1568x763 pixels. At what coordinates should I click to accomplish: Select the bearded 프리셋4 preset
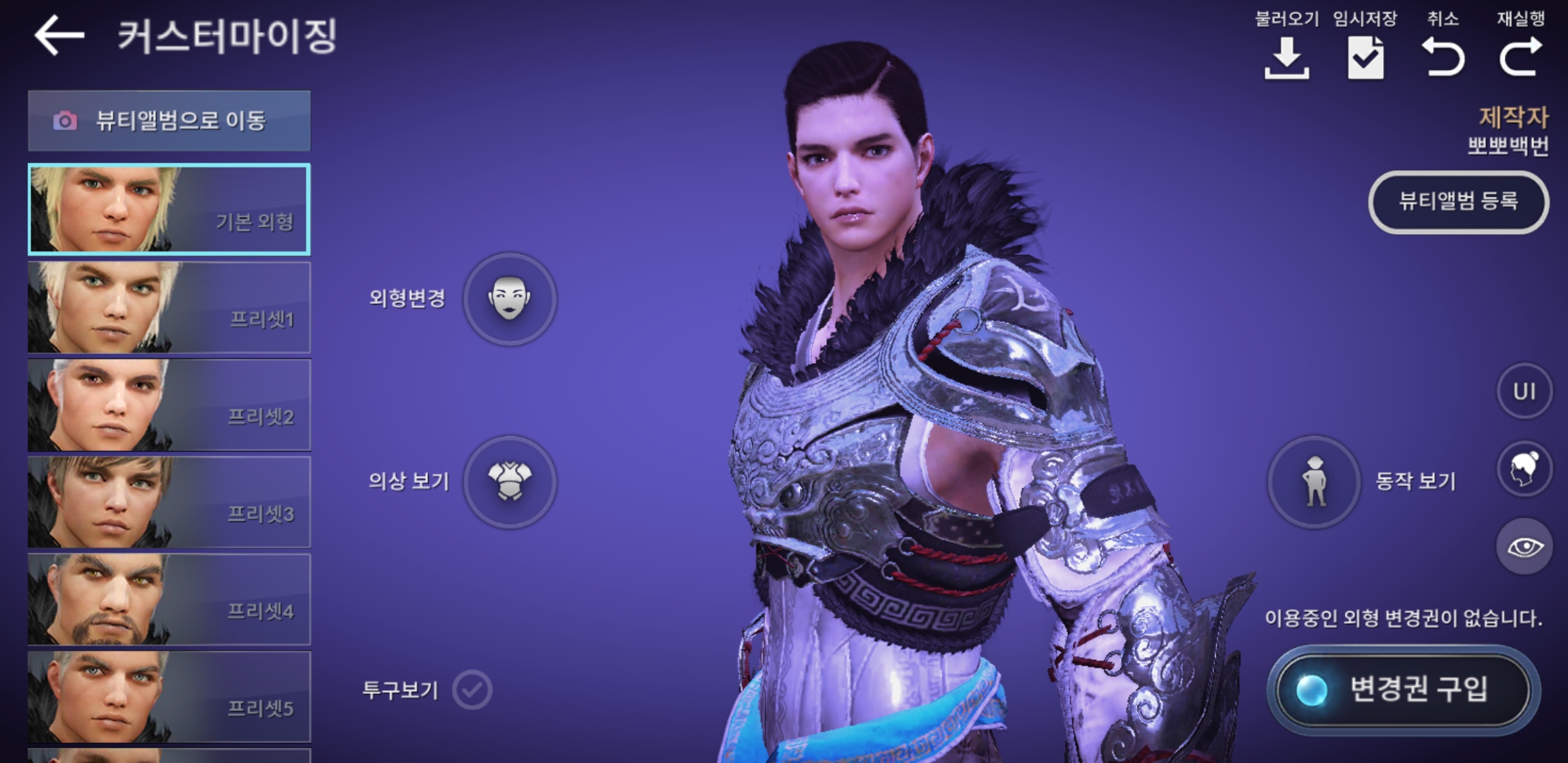[169, 599]
